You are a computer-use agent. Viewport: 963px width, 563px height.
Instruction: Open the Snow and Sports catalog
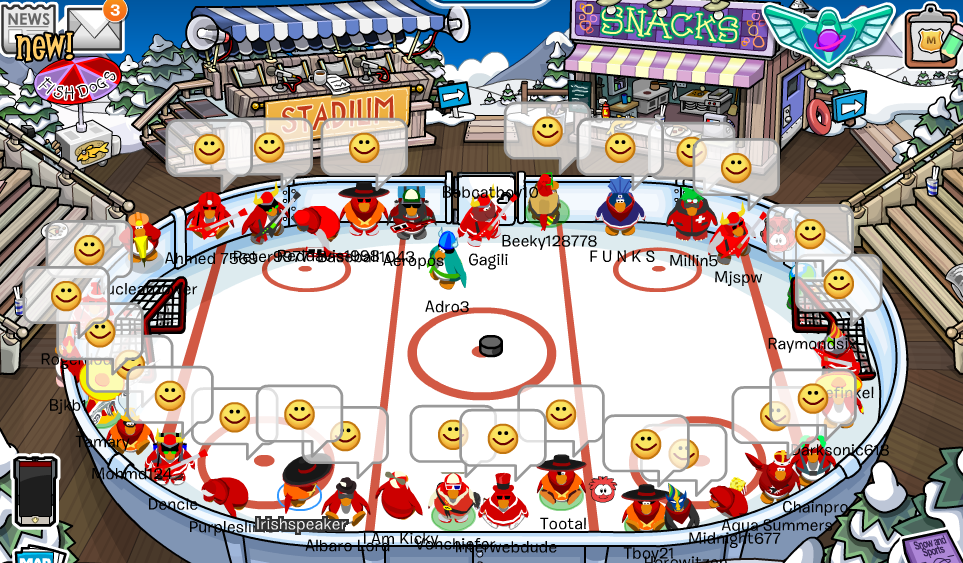[x=927, y=545]
